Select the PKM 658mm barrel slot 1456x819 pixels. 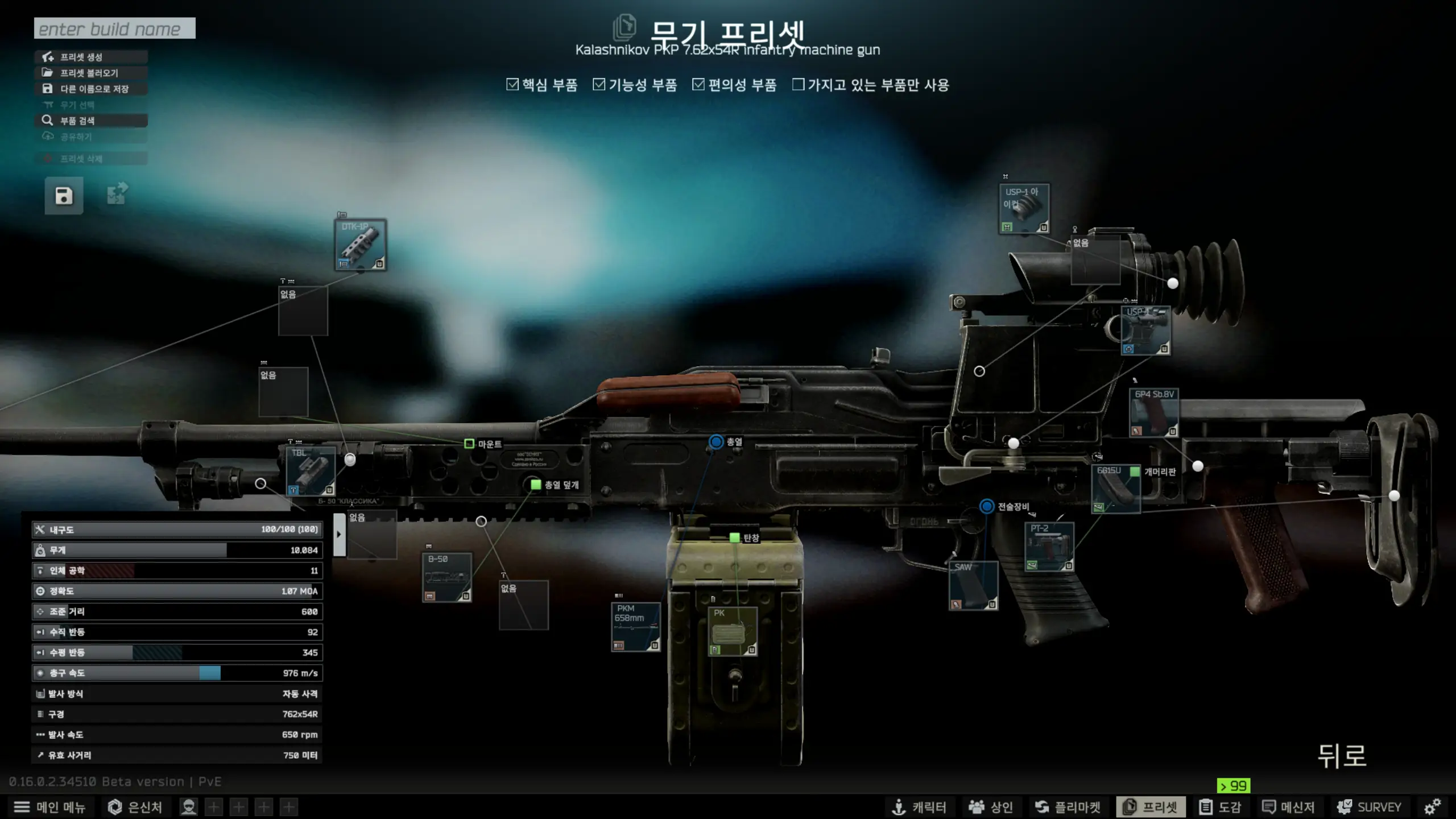pyautogui.click(x=636, y=627)
